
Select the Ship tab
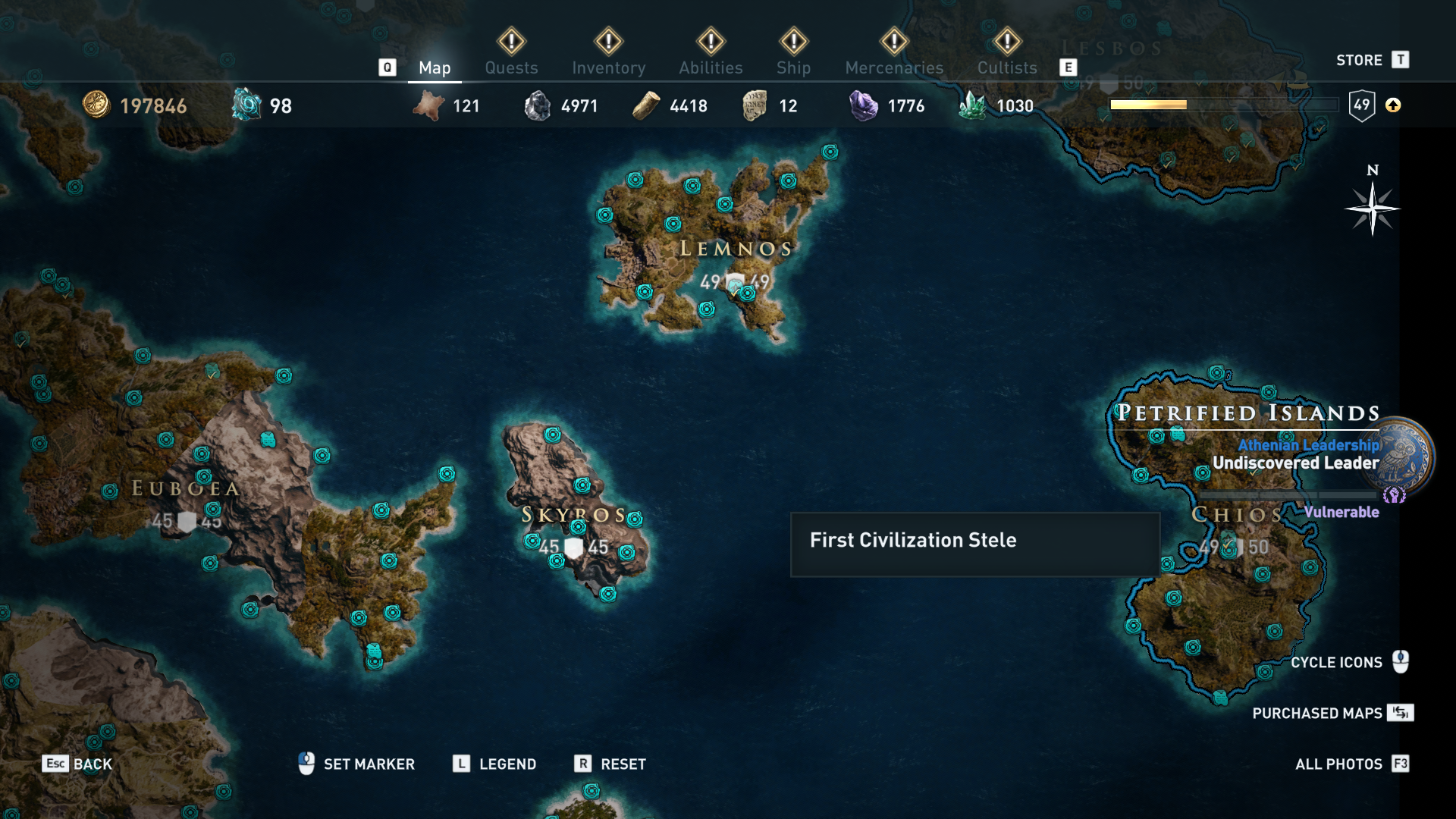(x=793, y=67)
